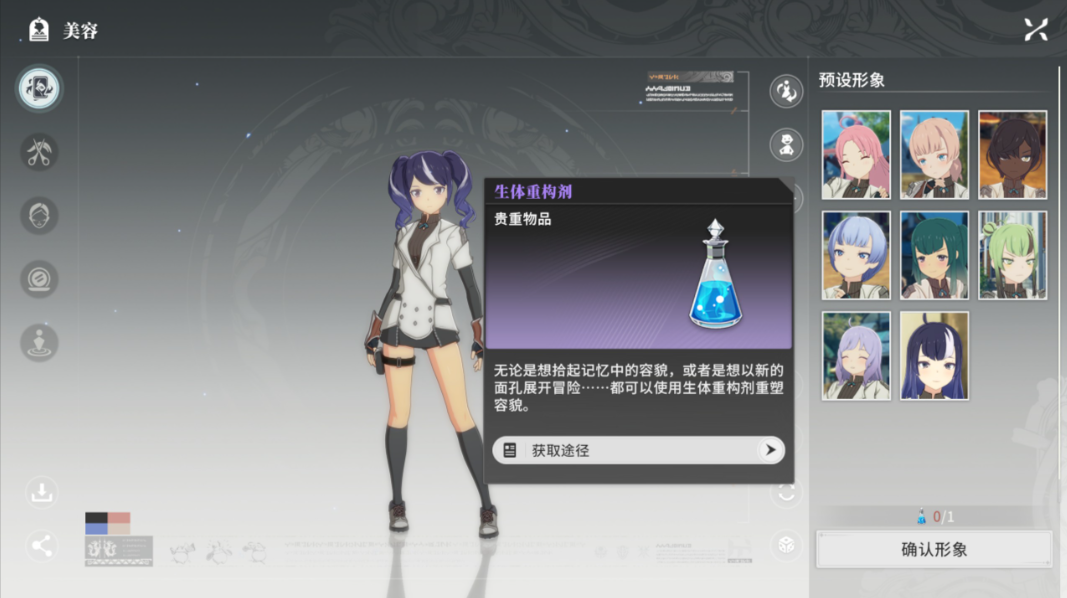Screen dimensions: 1067x598
Task: Select the lavender-haired smiling preset
Action: point(856,355)
